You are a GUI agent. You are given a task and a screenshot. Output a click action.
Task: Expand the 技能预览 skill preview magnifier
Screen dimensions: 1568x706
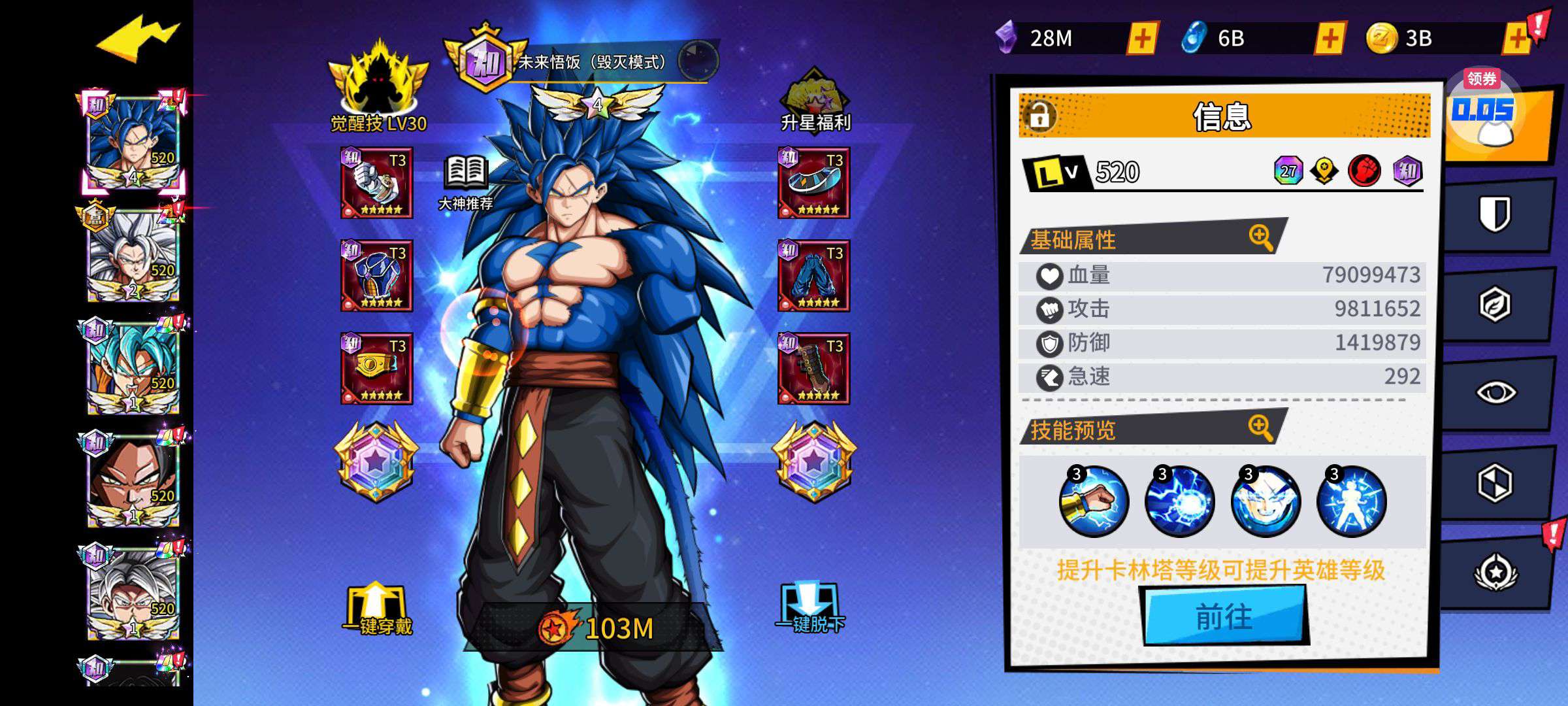click(1261, 428)
